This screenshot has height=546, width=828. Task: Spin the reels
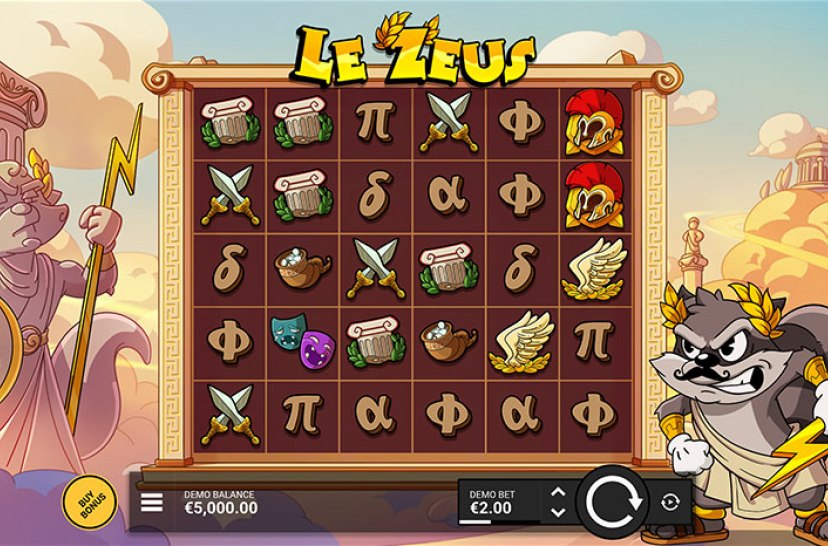pyautogui.click(x=612, y=501)
